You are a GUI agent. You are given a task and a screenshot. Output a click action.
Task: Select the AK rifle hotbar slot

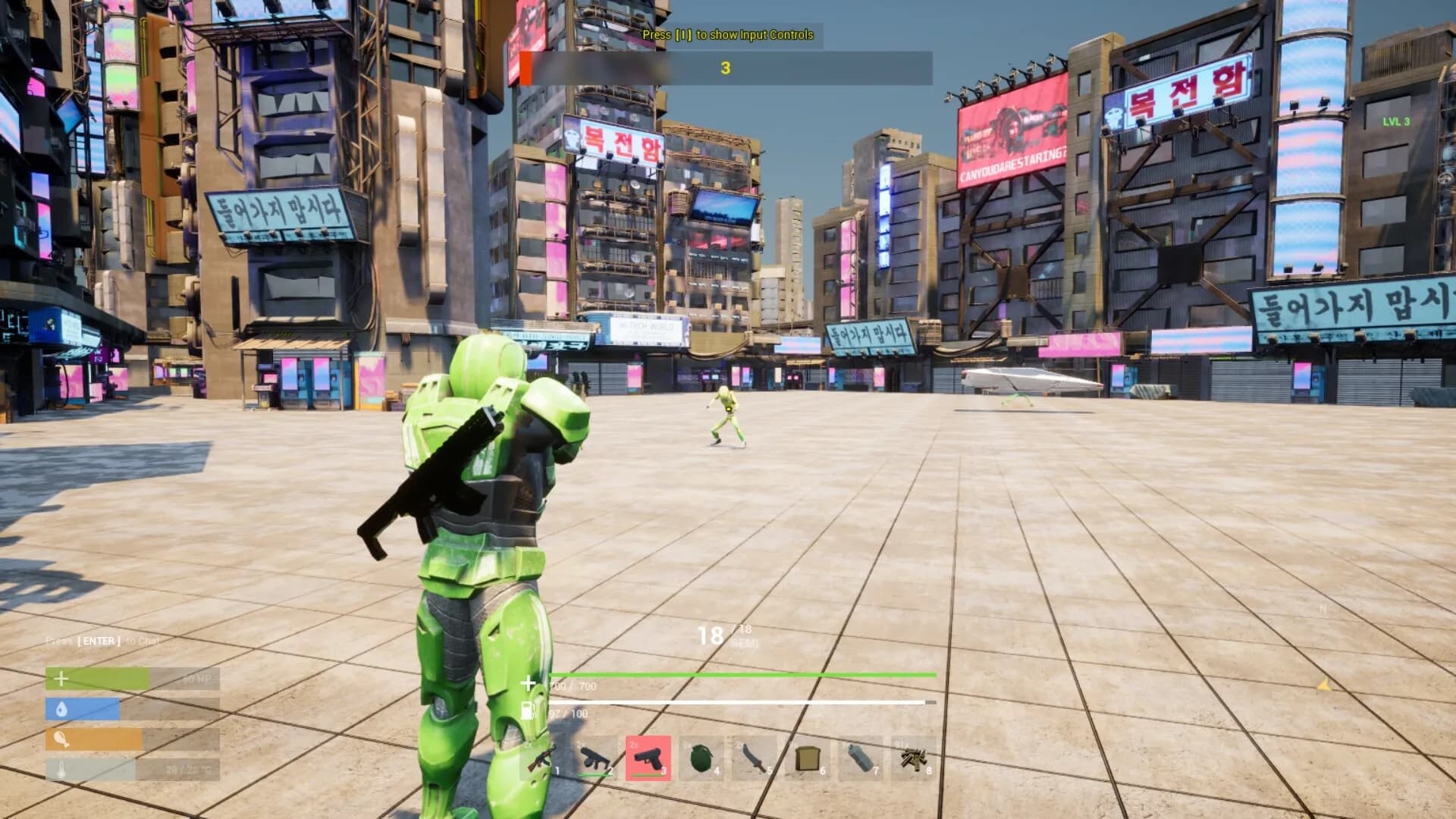[x=541, y=758]
